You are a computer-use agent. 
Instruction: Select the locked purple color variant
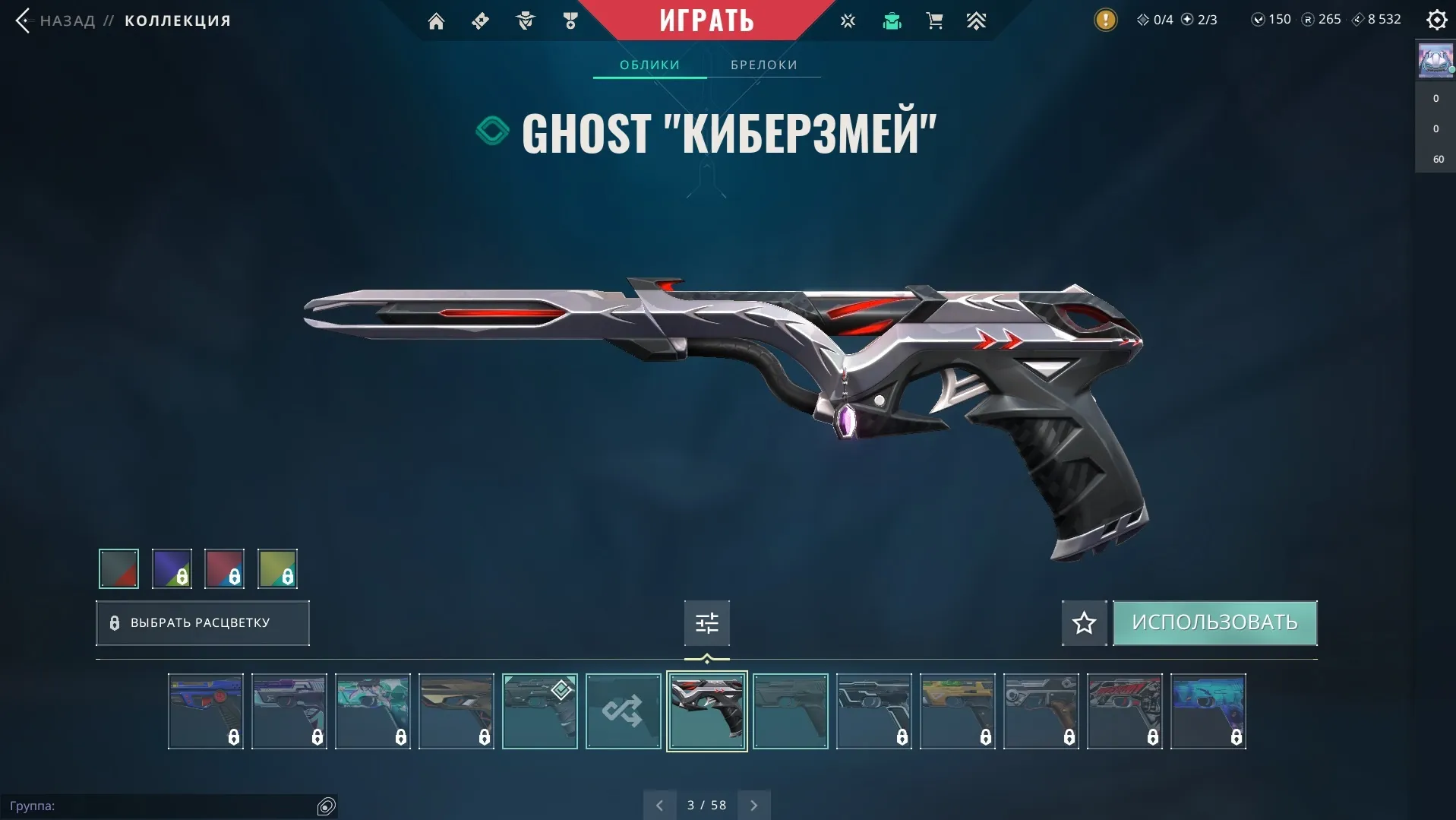point(171,568)
